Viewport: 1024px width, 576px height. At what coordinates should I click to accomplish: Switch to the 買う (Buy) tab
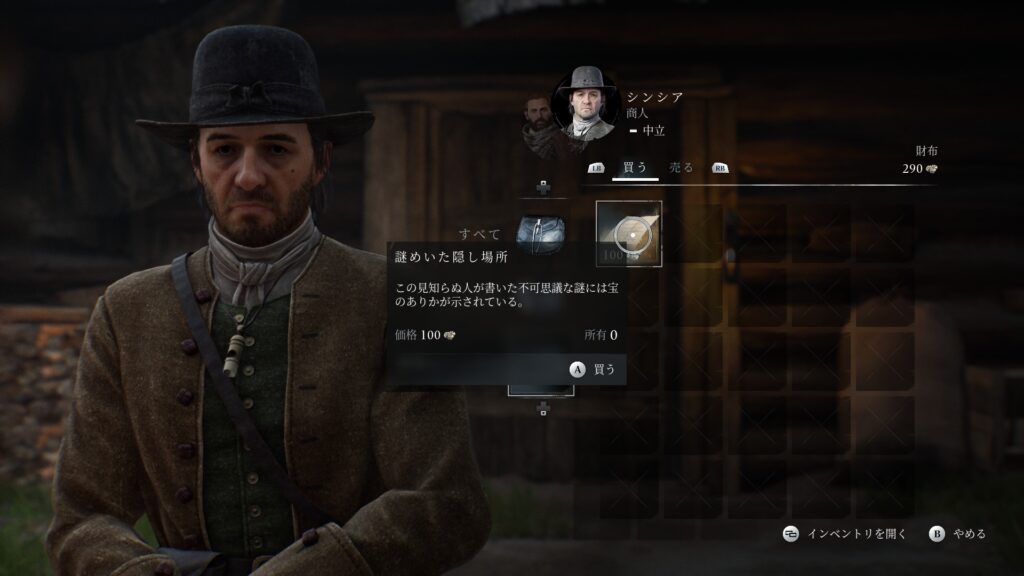pyautogui.click(x=634, y=168)
